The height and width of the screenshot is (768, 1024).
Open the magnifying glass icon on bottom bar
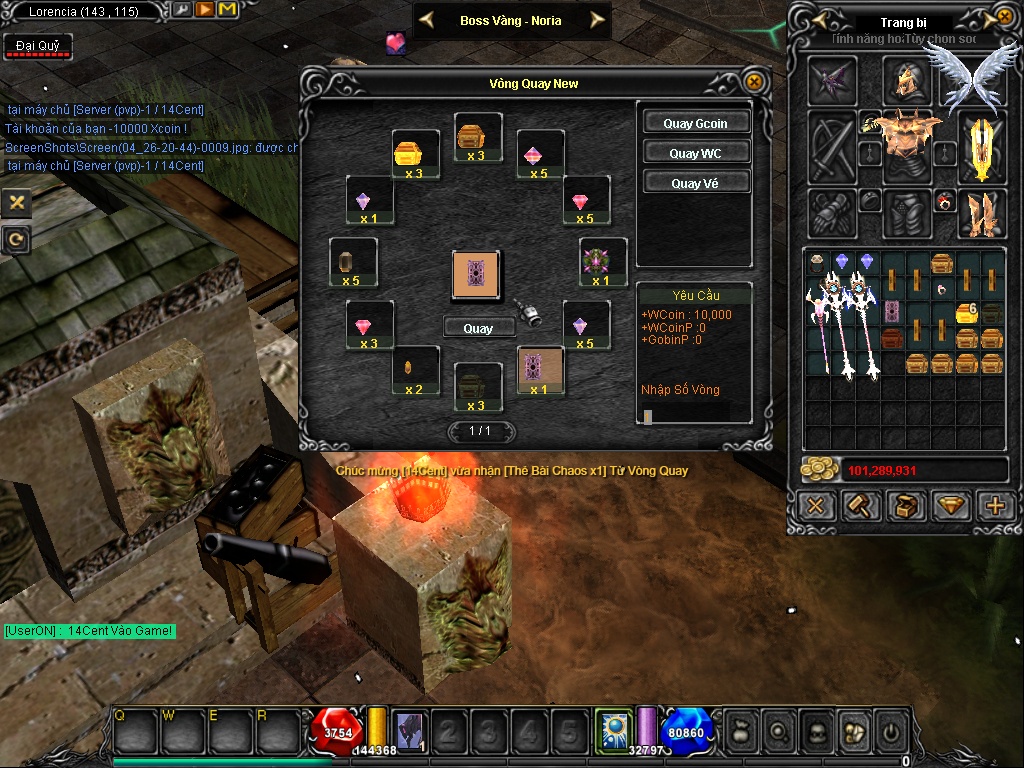(777, 733)
